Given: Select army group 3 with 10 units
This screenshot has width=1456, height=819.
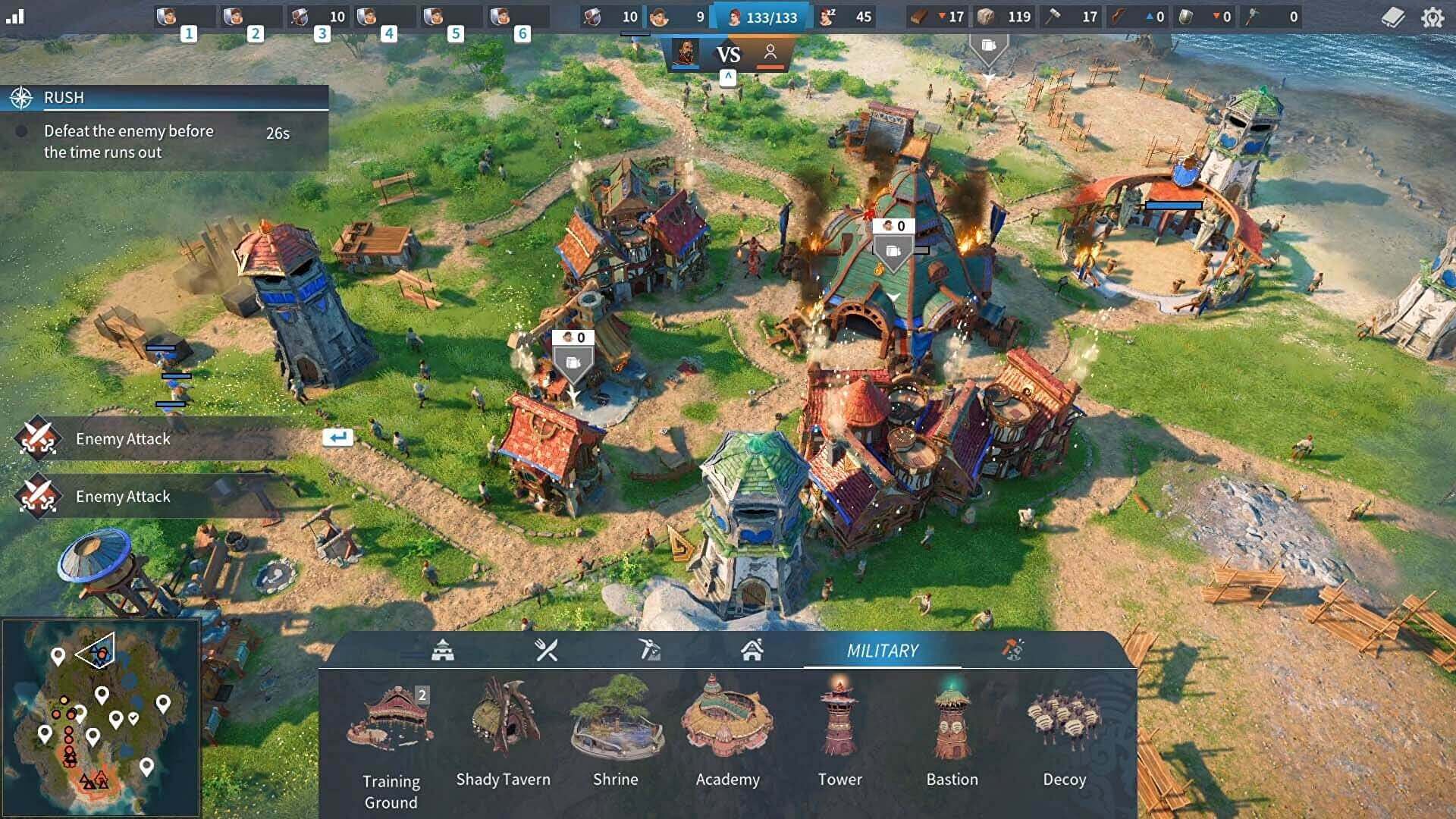Looking at the screenshot, I should point(318,17).
